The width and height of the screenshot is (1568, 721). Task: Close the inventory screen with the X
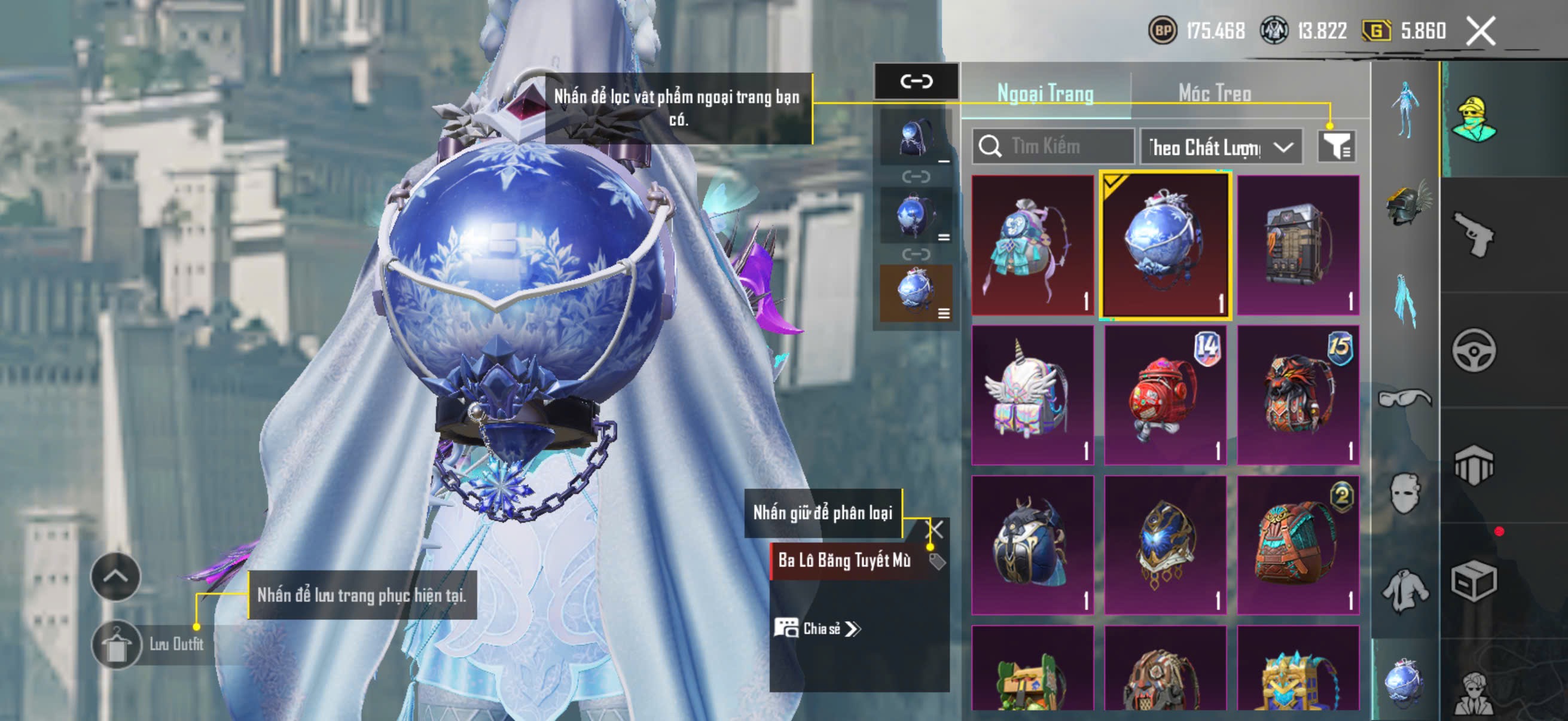click(1480, 31)
